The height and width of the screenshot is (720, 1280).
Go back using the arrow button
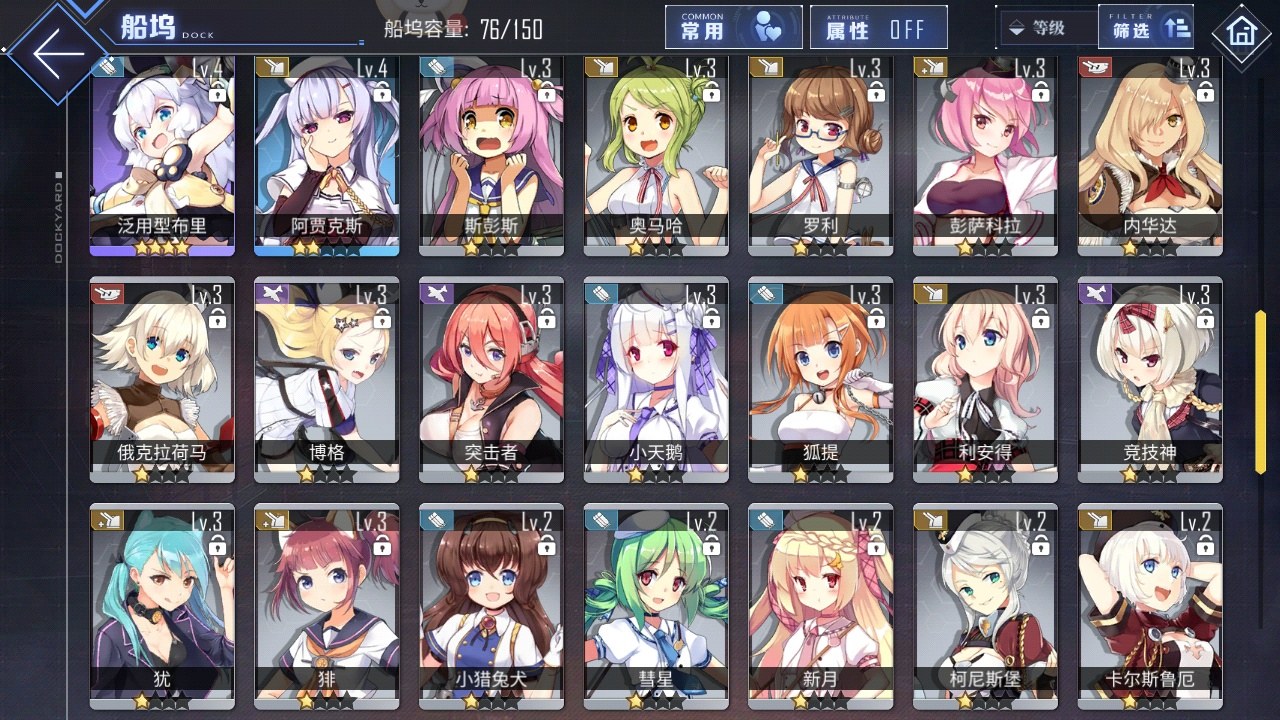click(58, 54)
